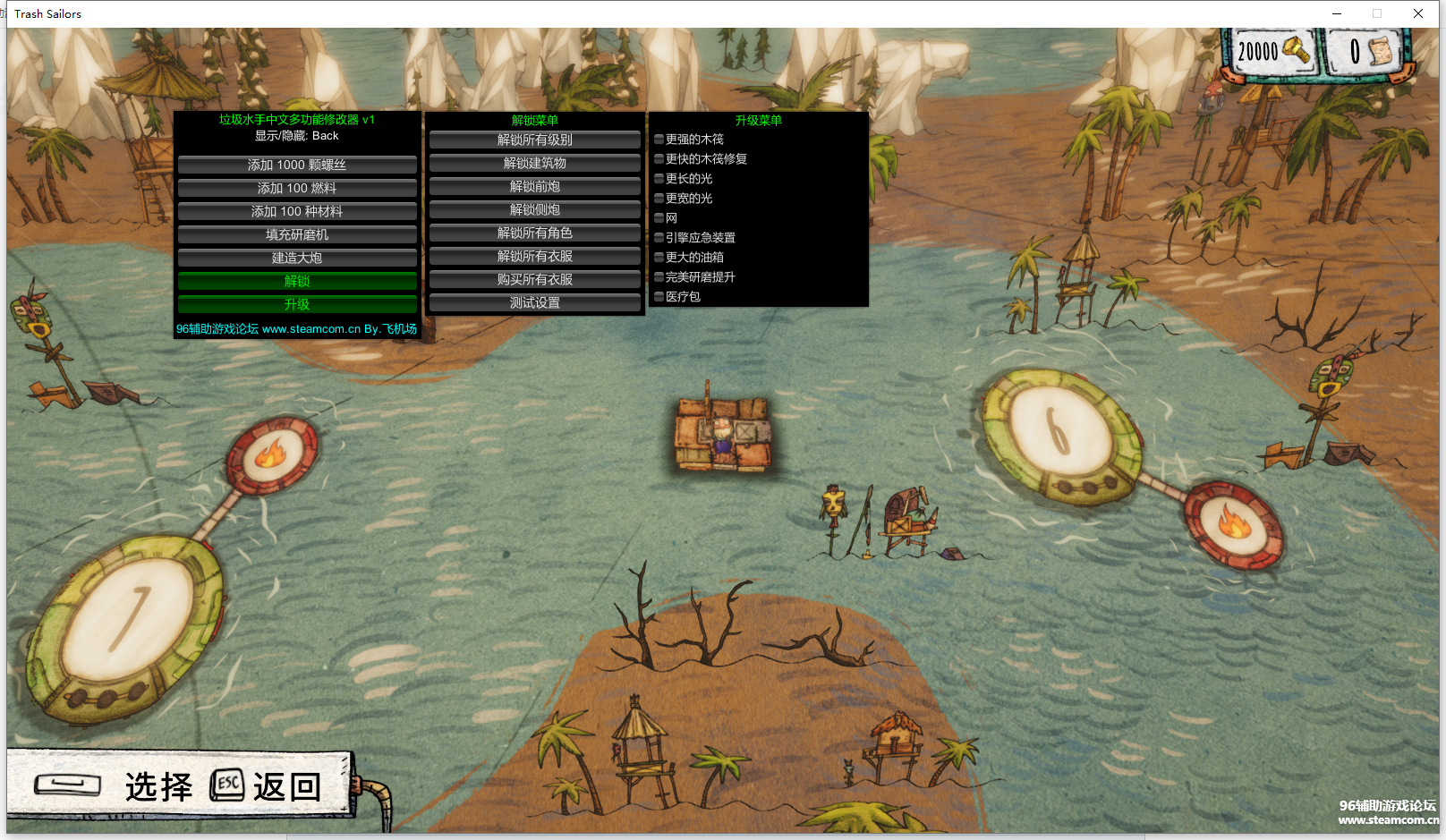
Task: Check the 引擎应急装置 upgrade option
Action: pos(659,238)
